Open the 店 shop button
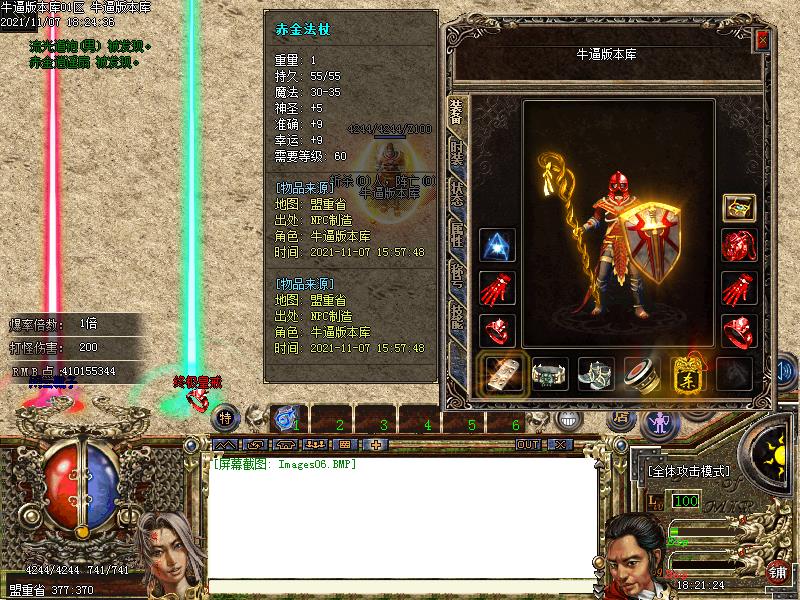800x600 pixels. (620, 417)
